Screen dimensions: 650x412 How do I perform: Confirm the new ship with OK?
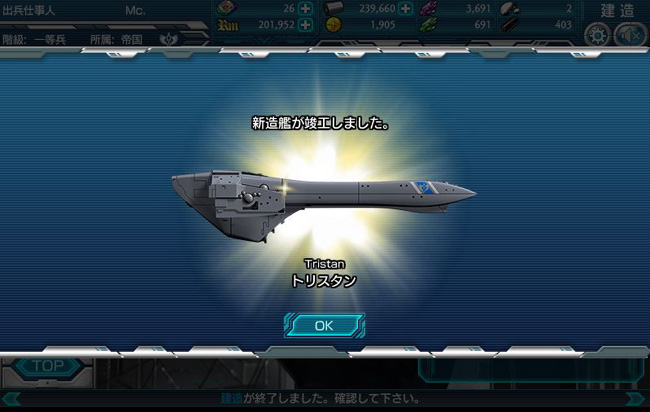[323, 325]
